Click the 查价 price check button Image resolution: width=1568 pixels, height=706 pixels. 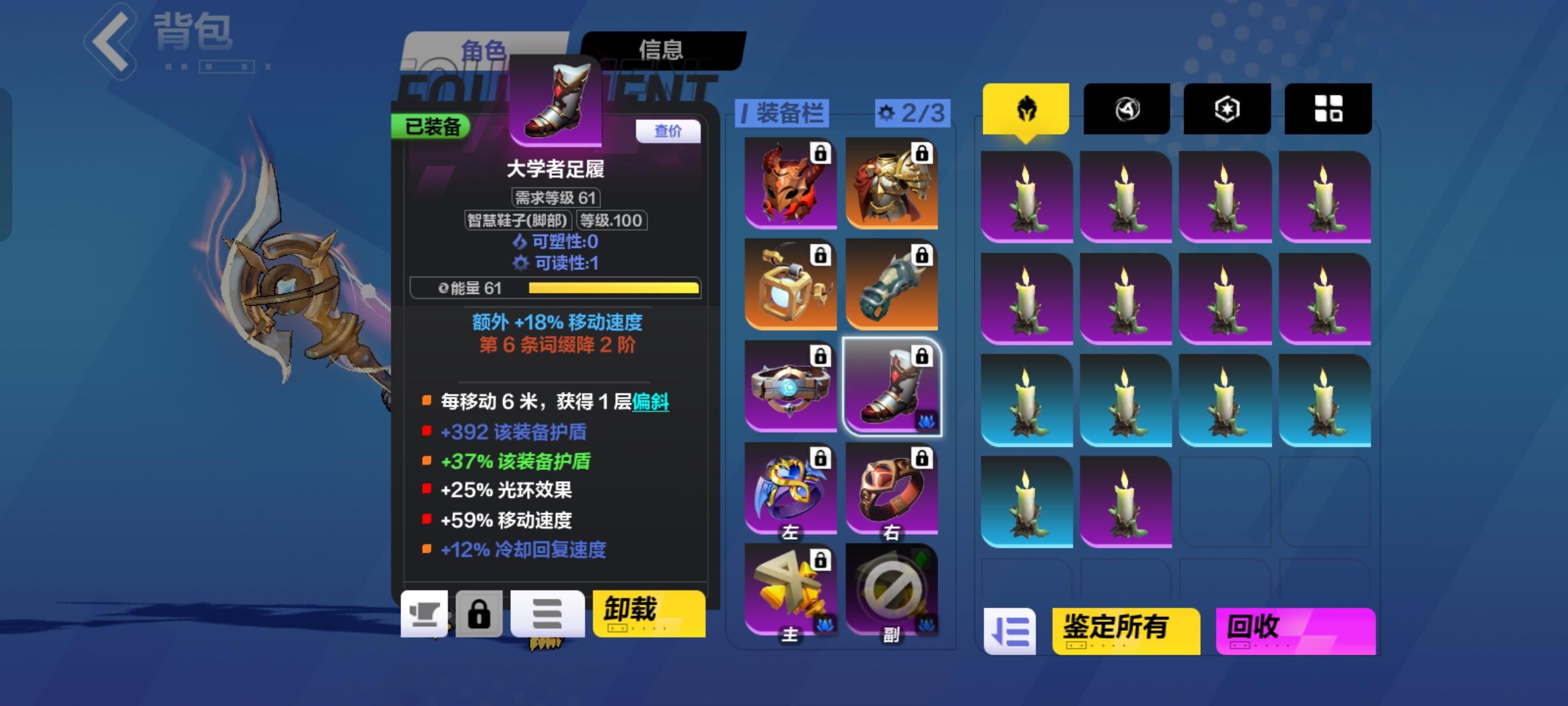[668, 132]
